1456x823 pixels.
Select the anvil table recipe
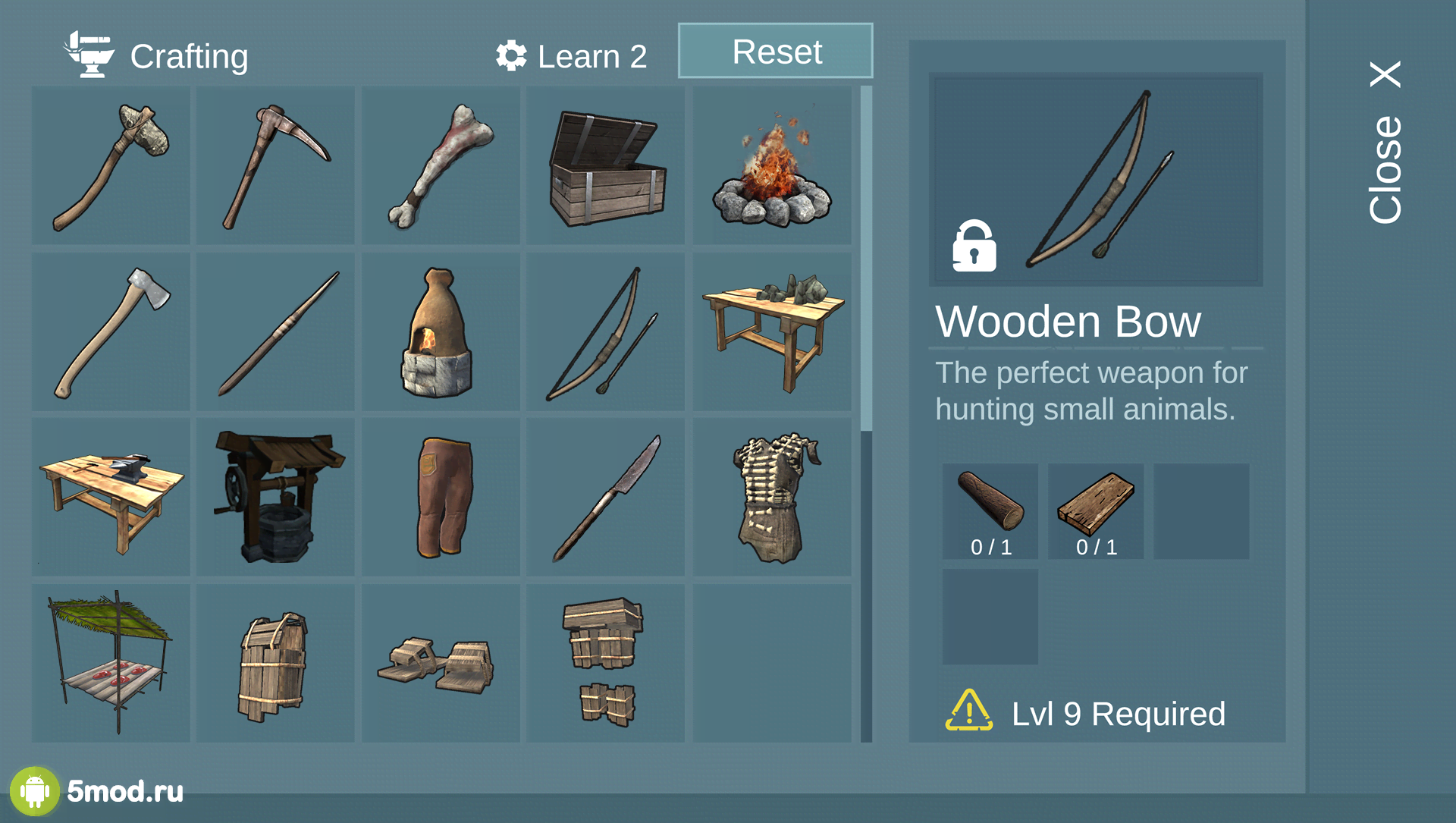[111, 497]
